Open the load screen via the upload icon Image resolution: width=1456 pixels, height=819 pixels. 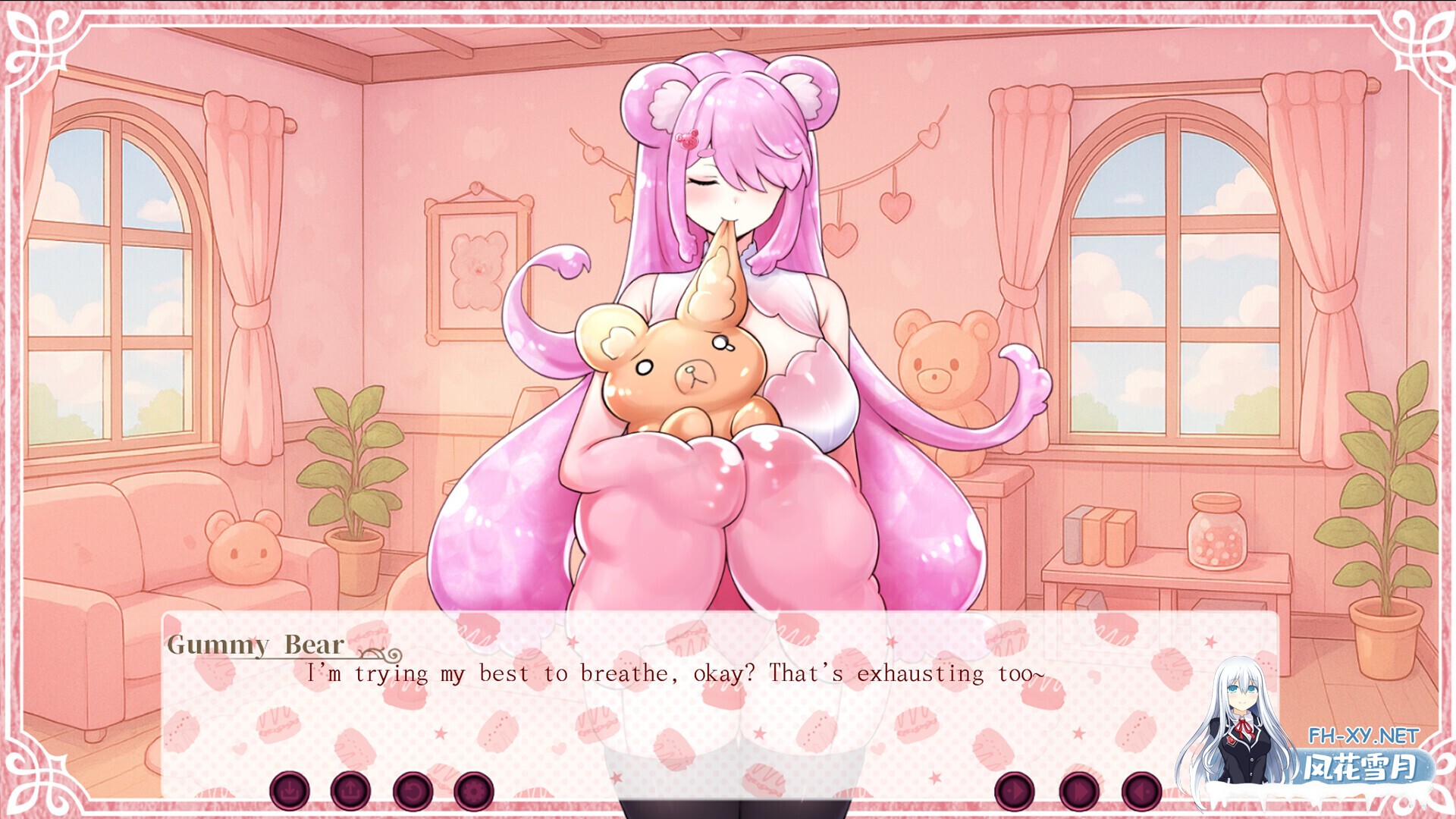[350, 789]
